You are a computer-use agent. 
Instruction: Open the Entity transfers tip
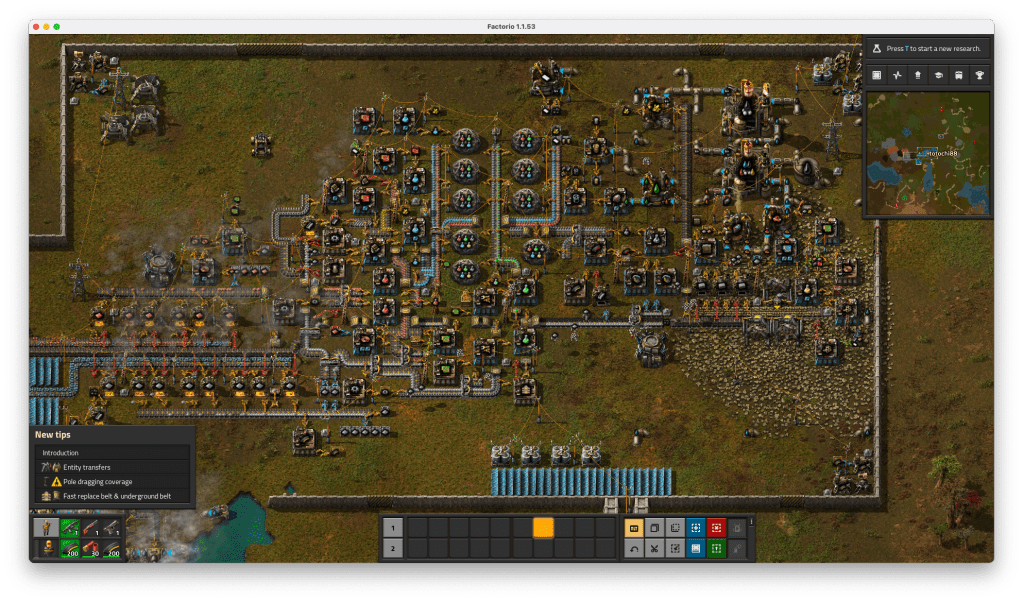pyautogui.click(x=112, y=467)
